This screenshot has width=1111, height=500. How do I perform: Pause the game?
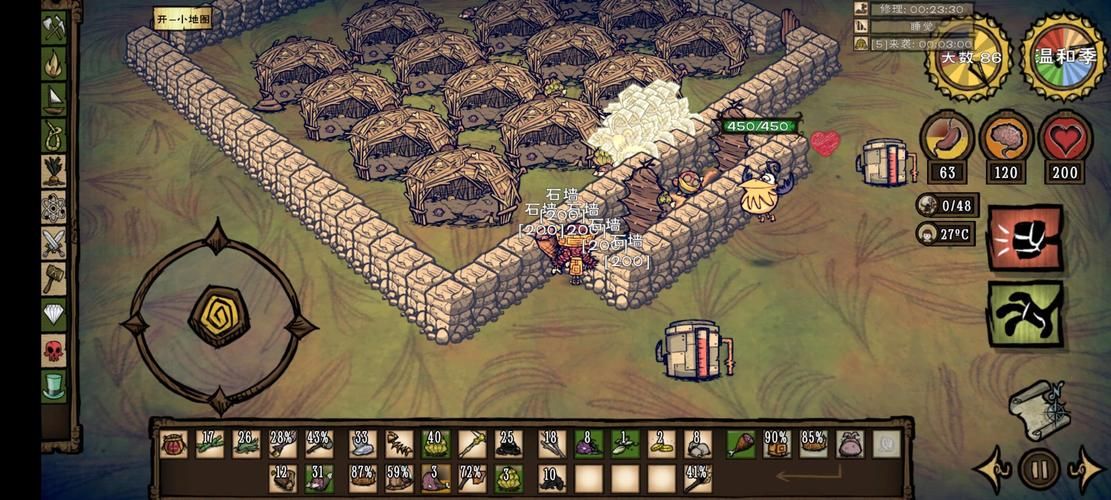[x=1039, y=468]
